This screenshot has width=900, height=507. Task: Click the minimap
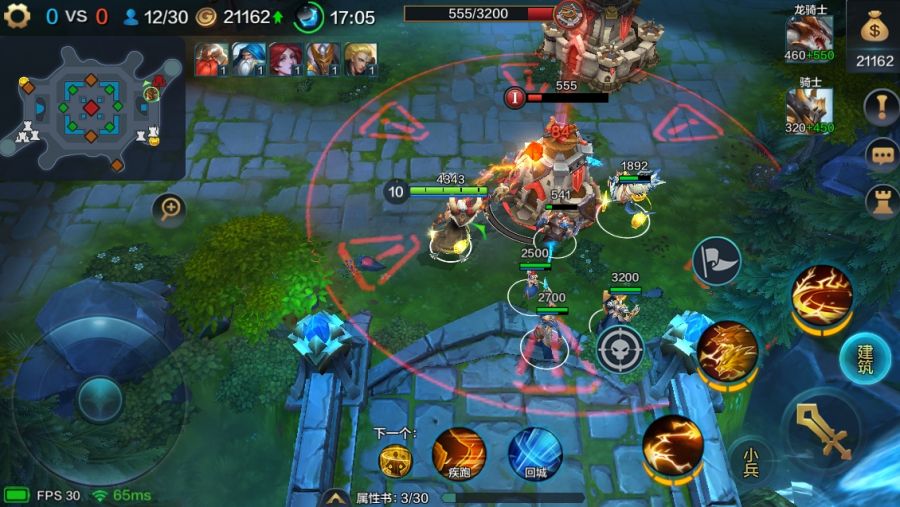point(91,108)
